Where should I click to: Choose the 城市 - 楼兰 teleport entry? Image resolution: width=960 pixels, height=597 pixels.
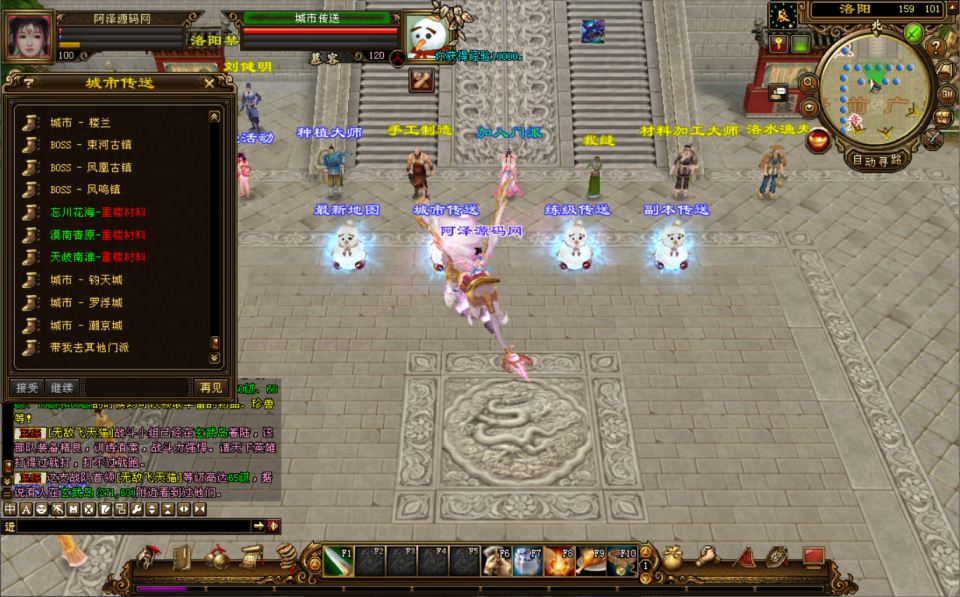click(80, 122)
